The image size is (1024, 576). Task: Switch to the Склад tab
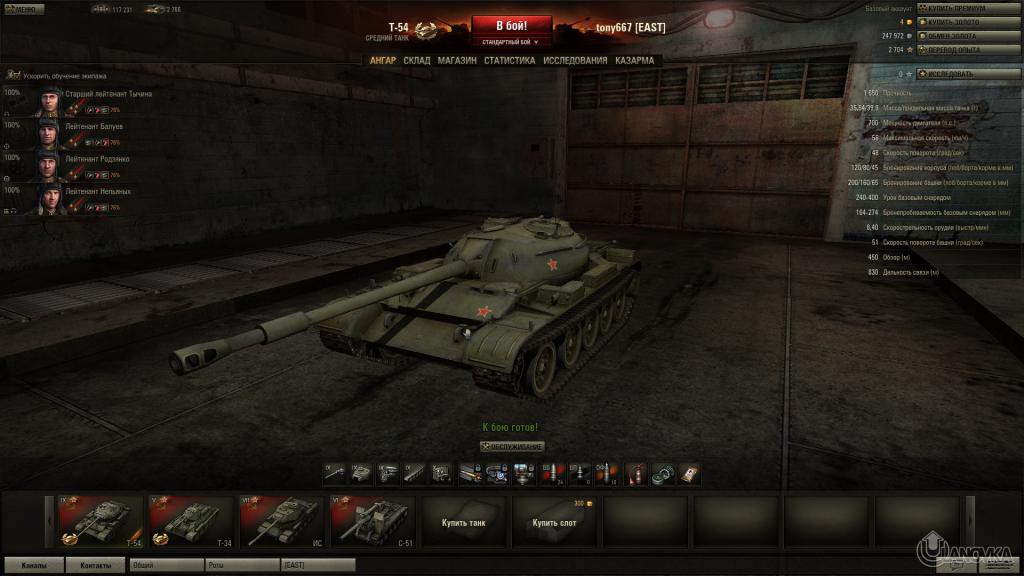417,60
